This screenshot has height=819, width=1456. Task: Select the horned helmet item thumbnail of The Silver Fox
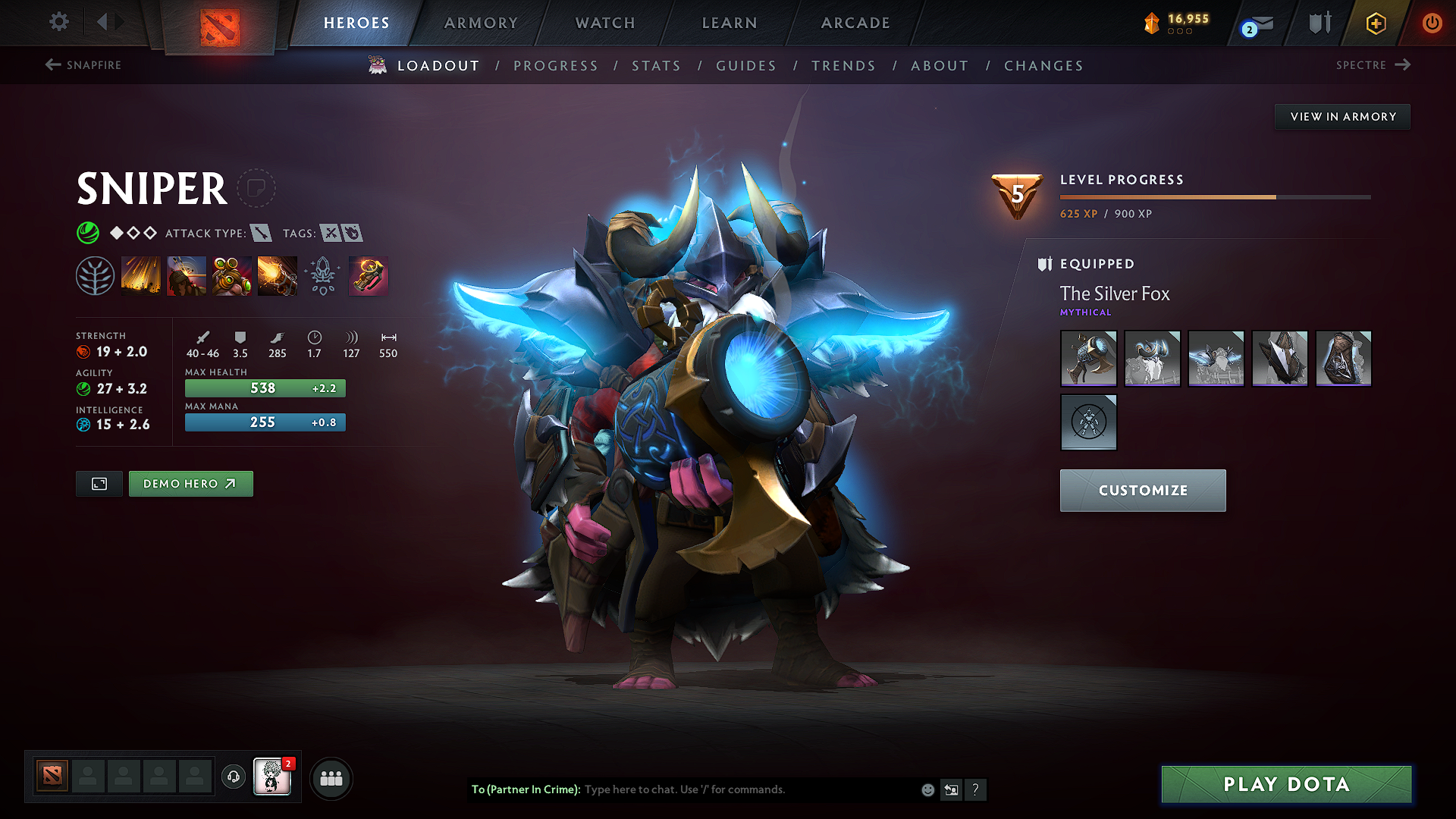pyautogui.click(x=1152, y=359)
